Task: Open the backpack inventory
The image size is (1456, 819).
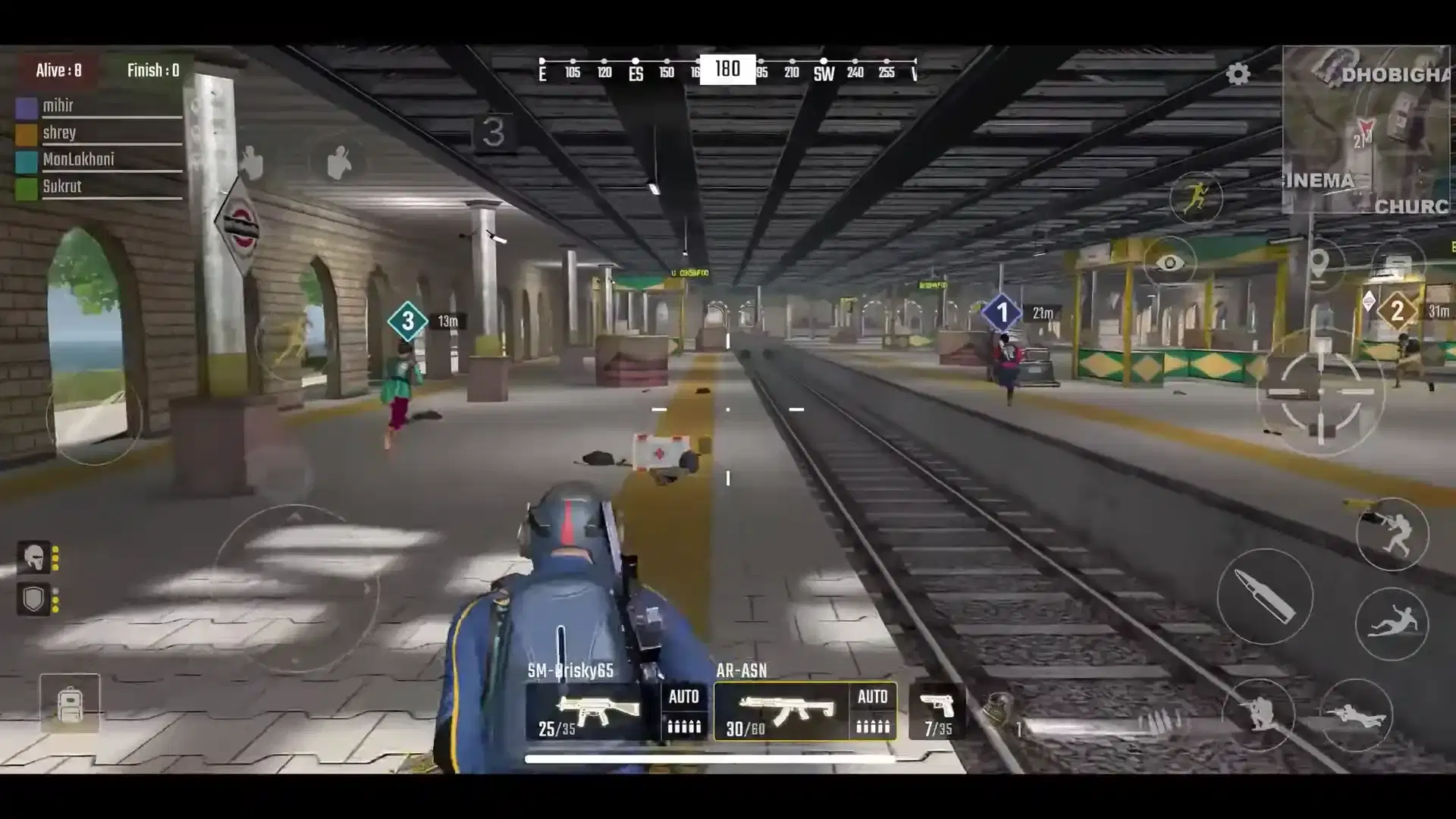Action: coord(70,704)
